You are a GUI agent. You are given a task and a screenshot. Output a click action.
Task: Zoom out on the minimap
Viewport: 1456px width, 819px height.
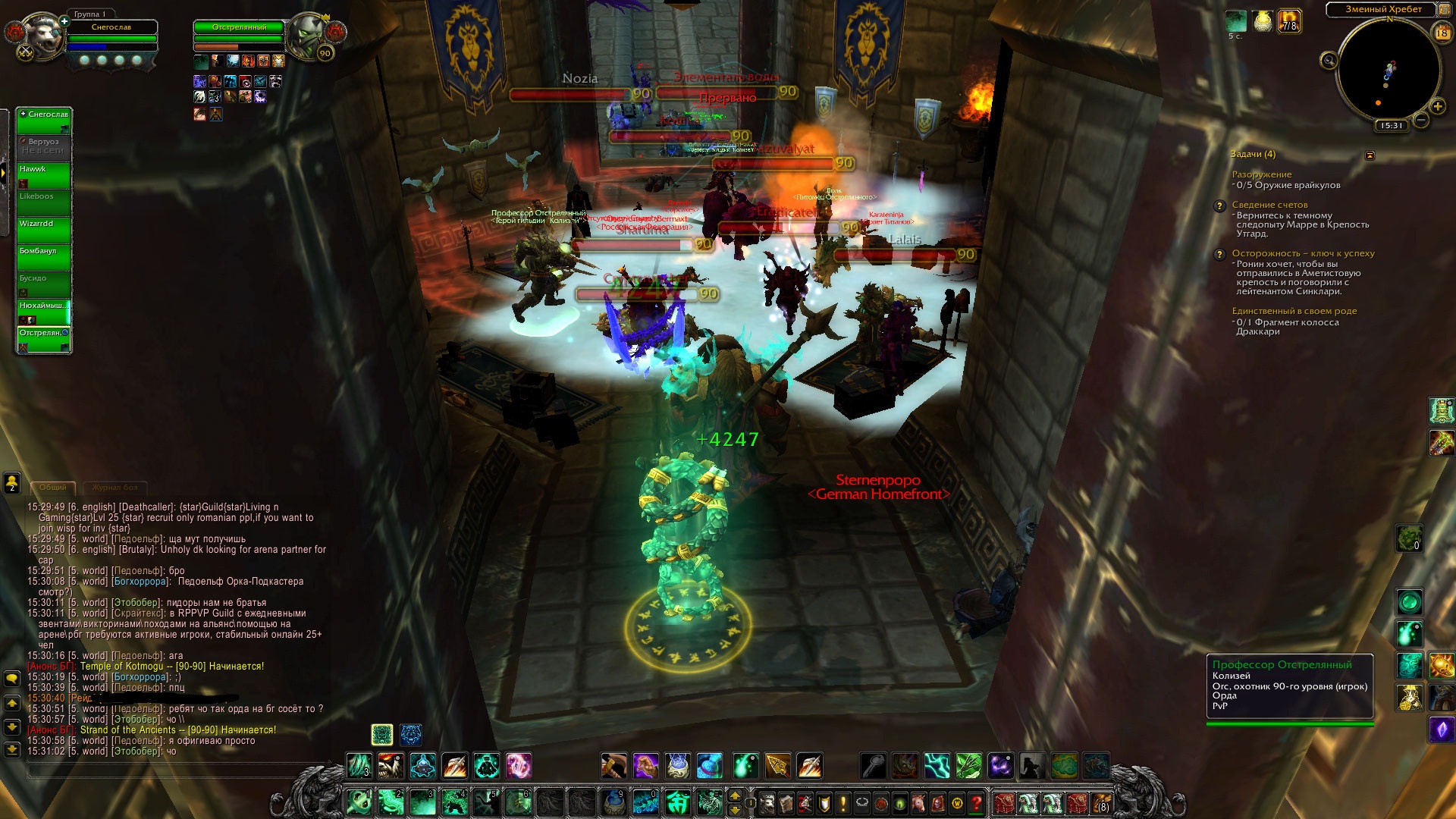point(1422,120)
